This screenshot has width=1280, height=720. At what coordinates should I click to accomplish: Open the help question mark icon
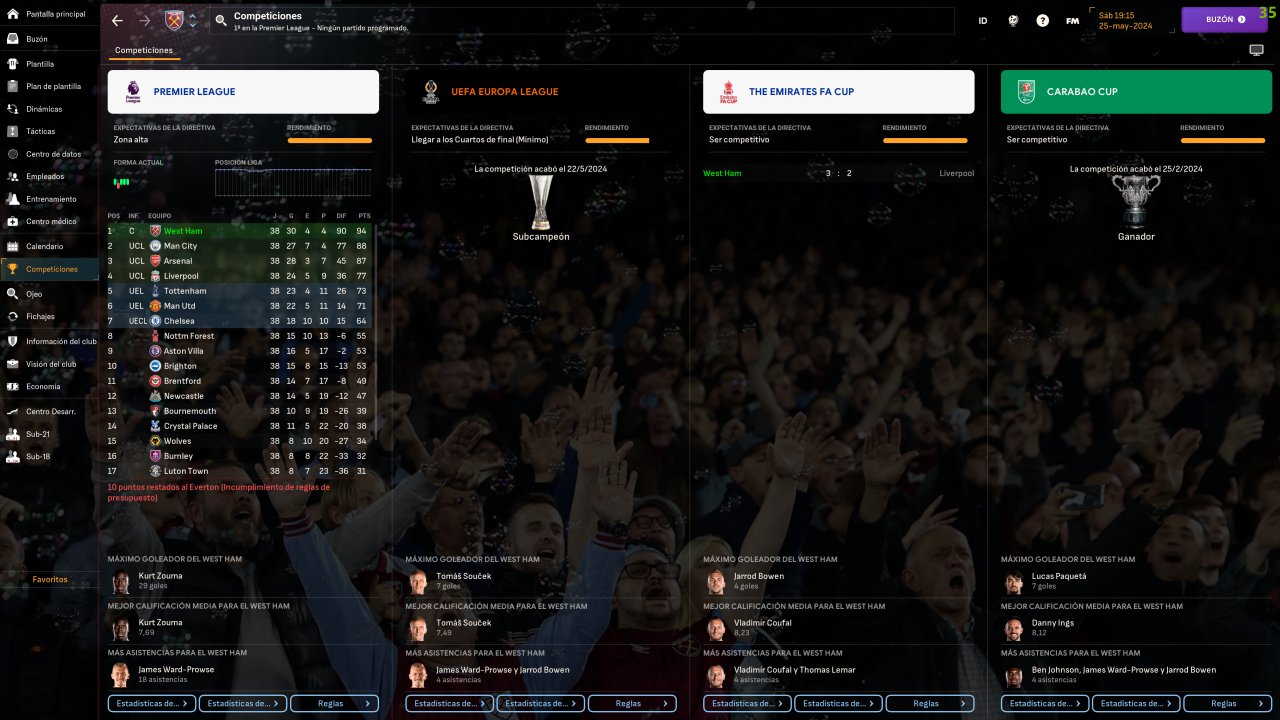1043,20
